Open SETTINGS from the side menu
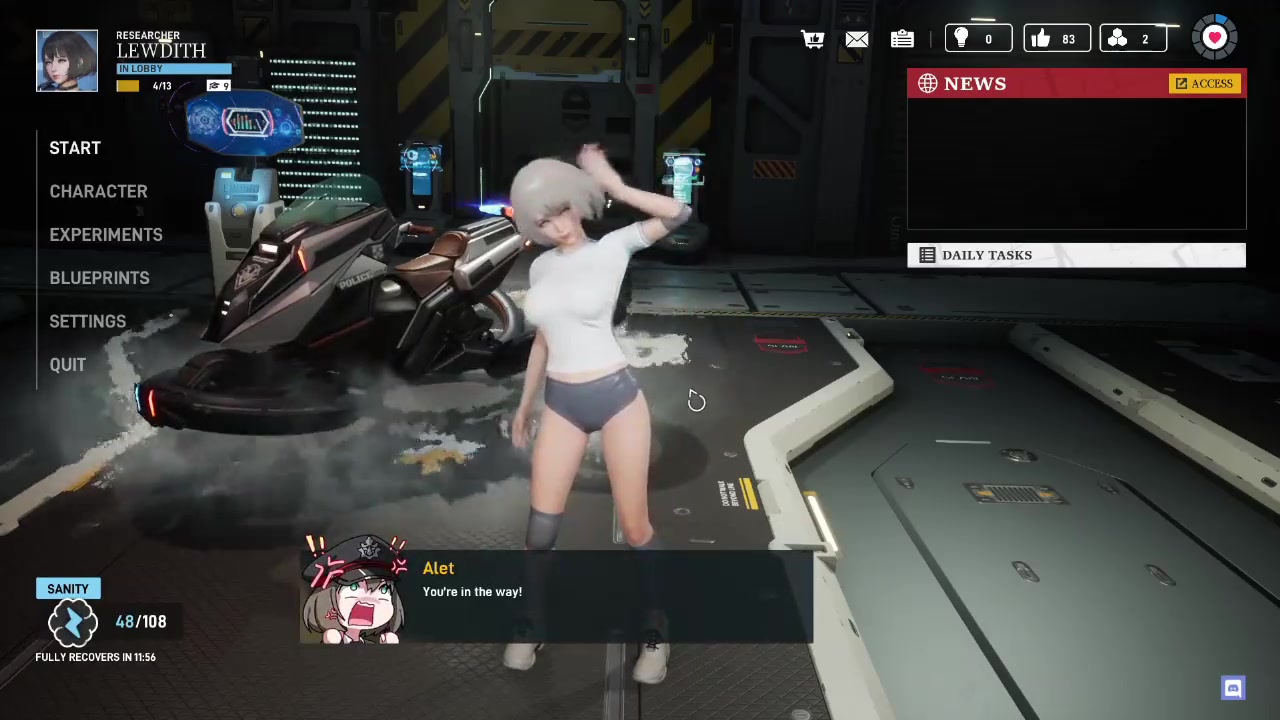Image resolution: width=1280 pixels, height=720 pixels. point(88,321)
